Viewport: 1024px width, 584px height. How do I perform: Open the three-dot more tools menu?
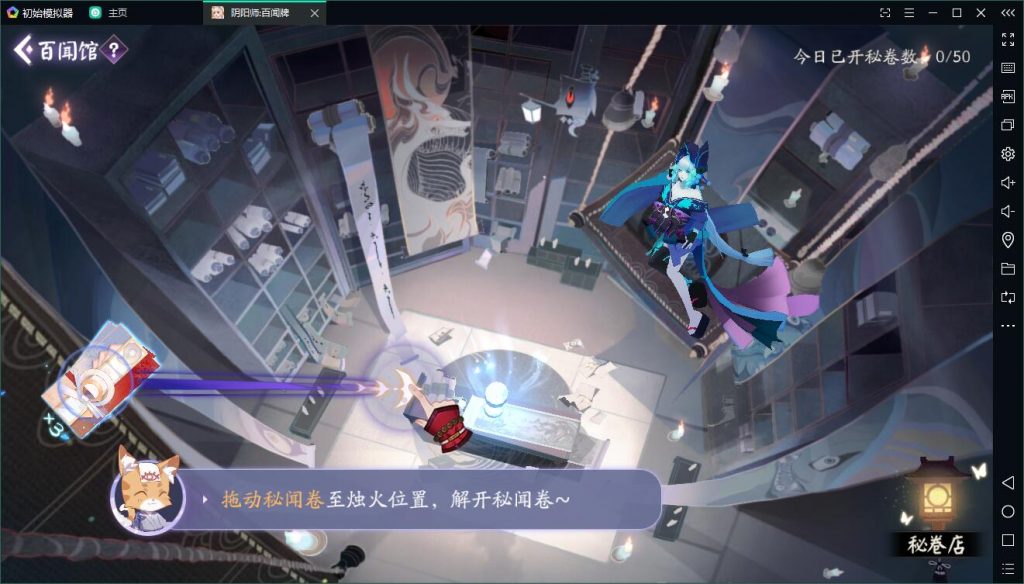coord(1007,326)
